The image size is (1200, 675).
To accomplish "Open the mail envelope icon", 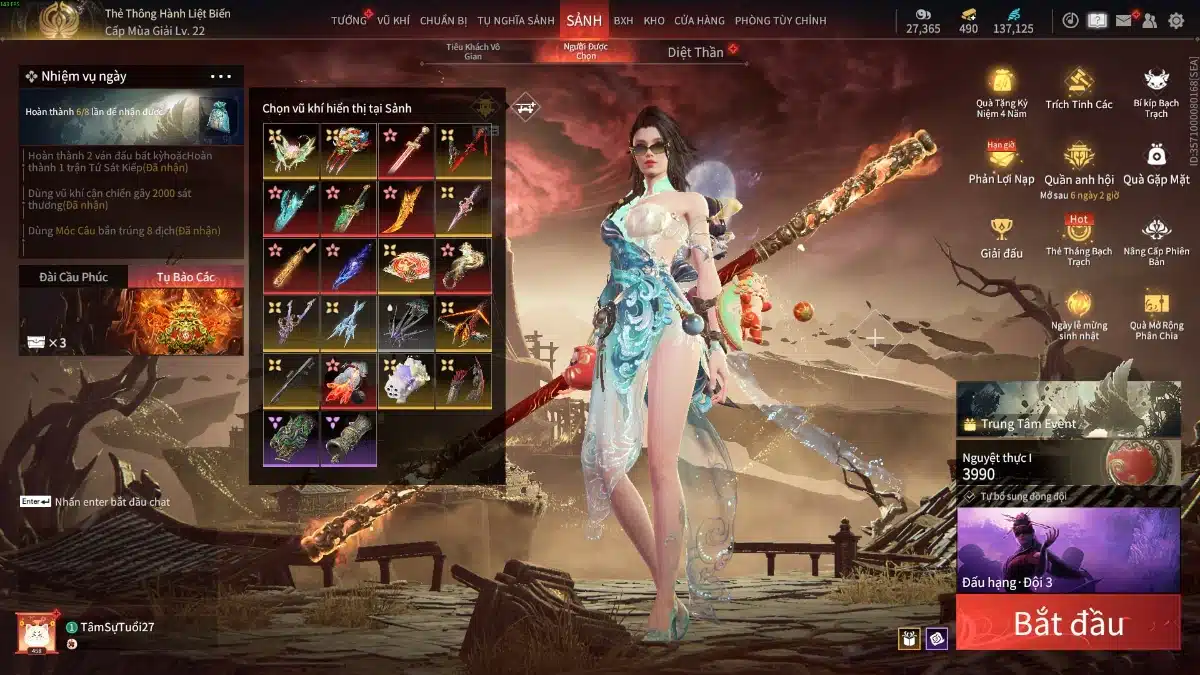I will pyautogui.click(x=1123, y=20).
